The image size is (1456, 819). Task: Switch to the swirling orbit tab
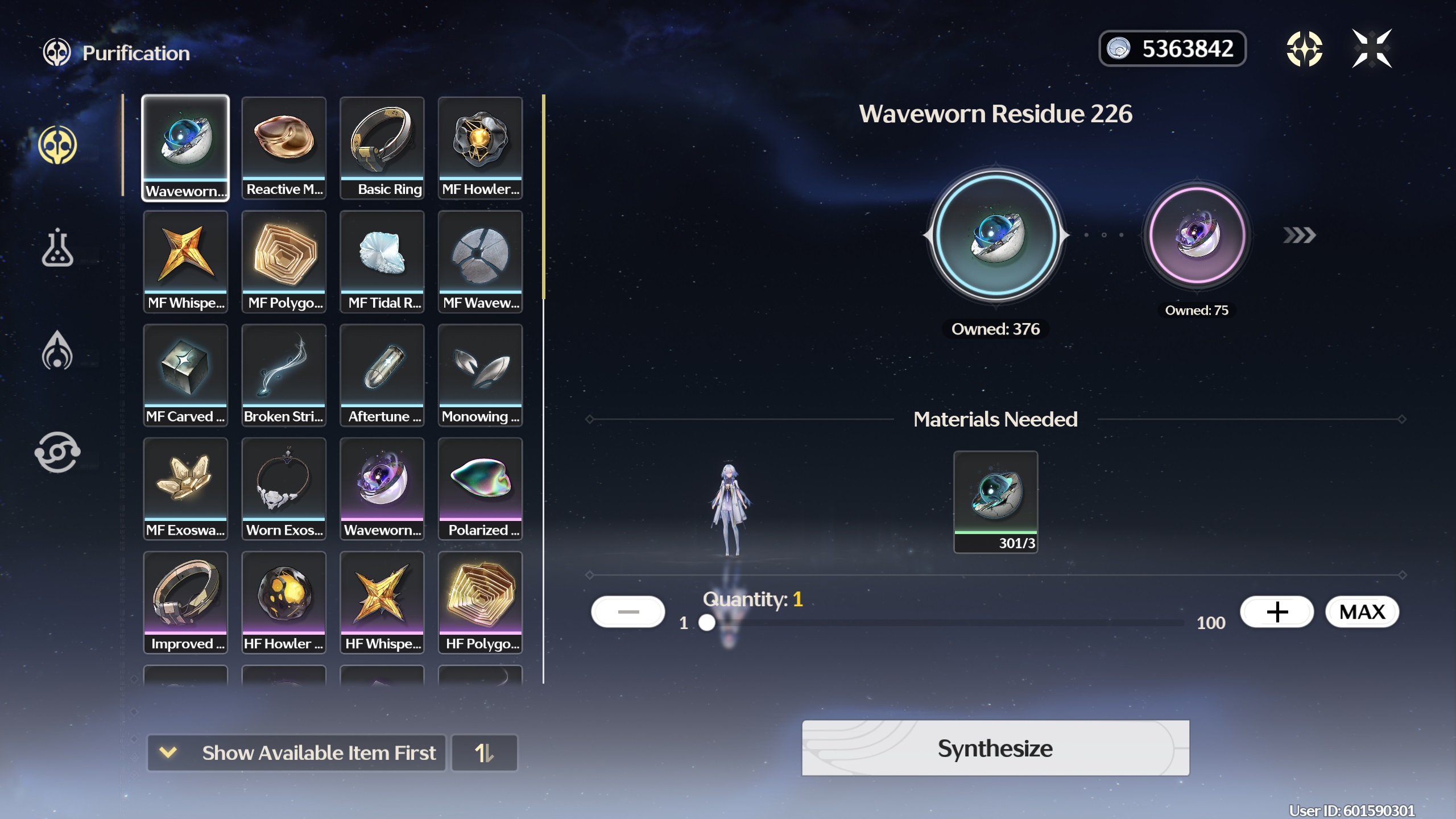pyautogui.click(x=57, y=452)
